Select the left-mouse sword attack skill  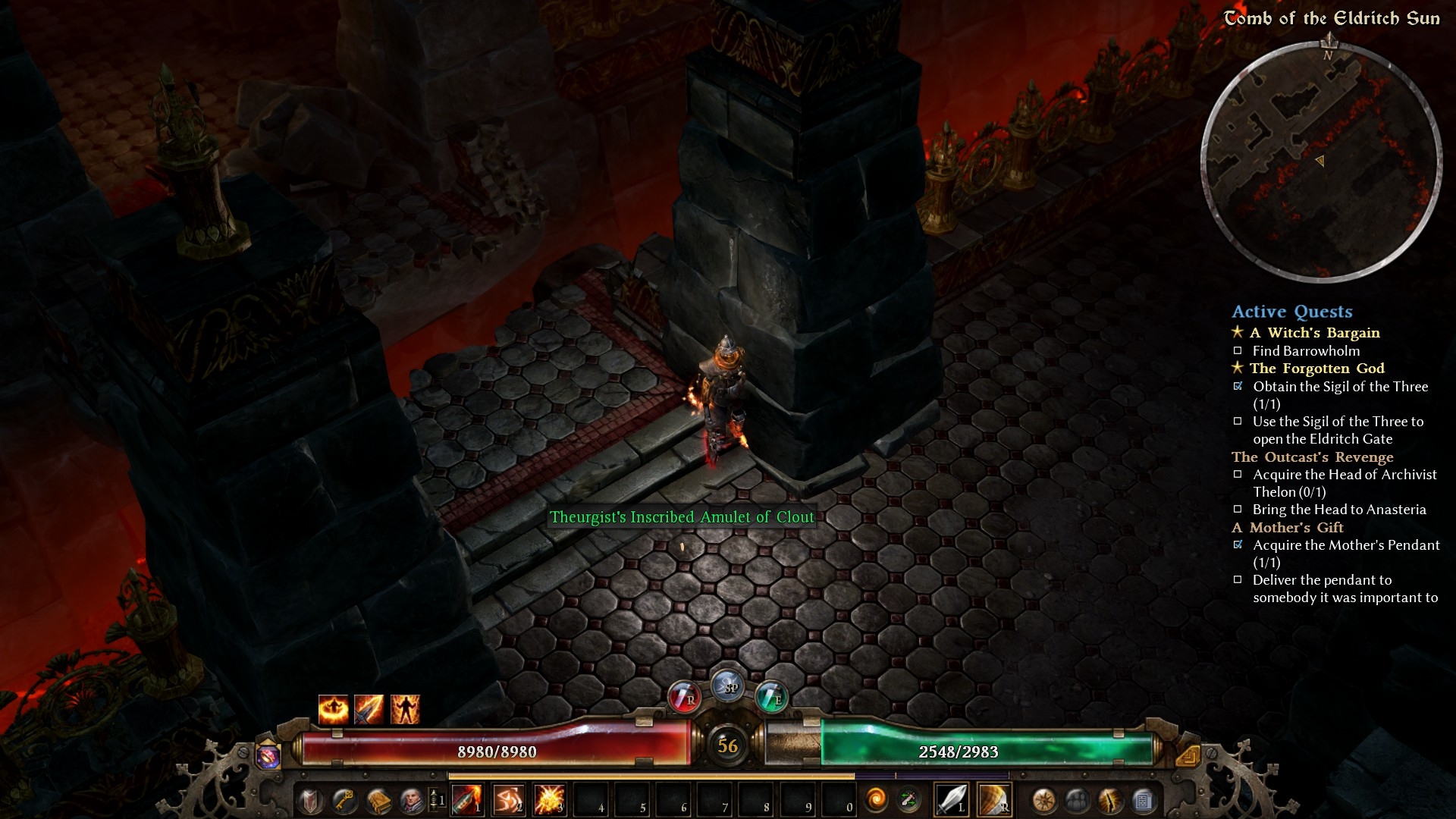click(x=952, y=799)
